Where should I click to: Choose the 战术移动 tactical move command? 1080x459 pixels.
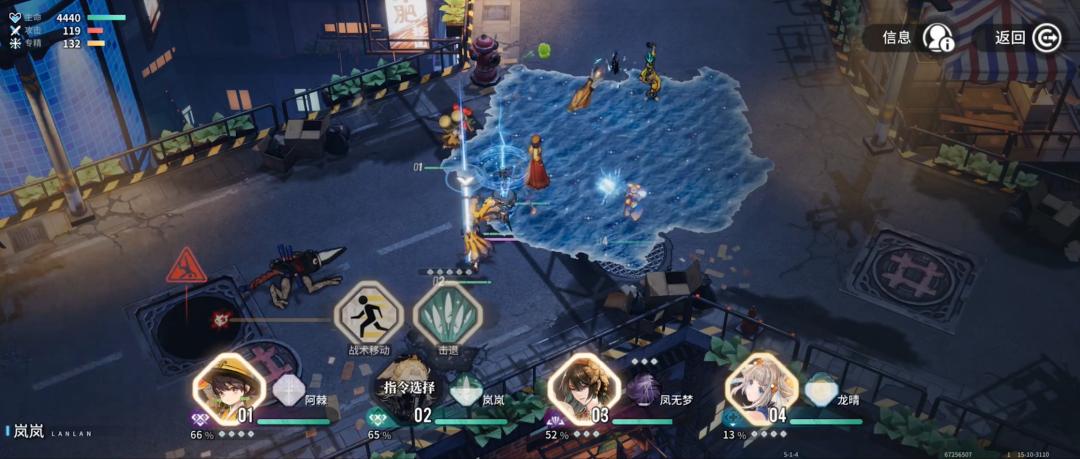coord(369,314)
